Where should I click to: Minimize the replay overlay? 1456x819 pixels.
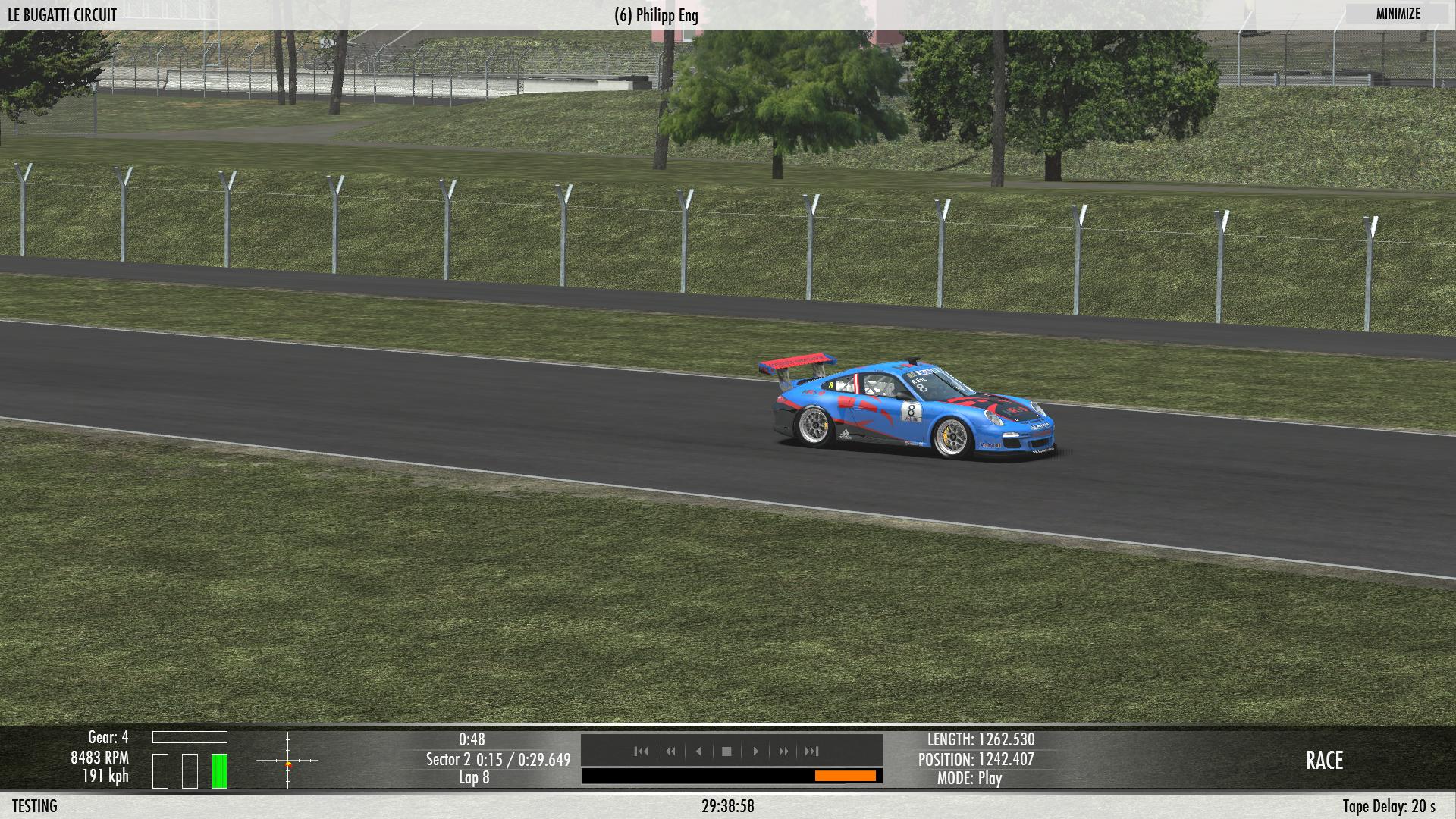[x=1398, y=14]
